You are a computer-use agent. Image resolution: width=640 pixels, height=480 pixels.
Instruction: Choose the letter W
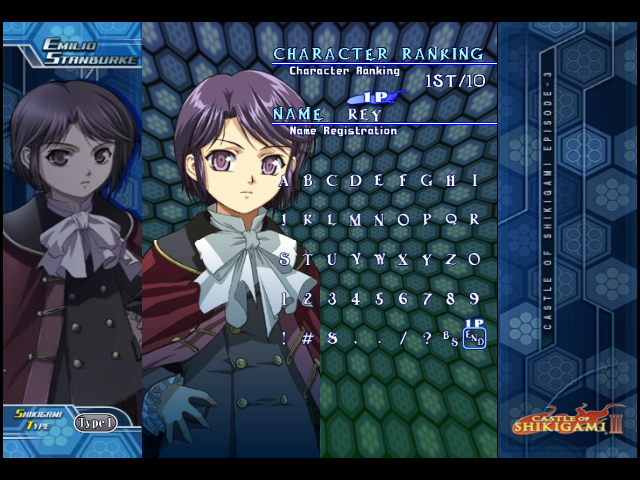(380, 259)
